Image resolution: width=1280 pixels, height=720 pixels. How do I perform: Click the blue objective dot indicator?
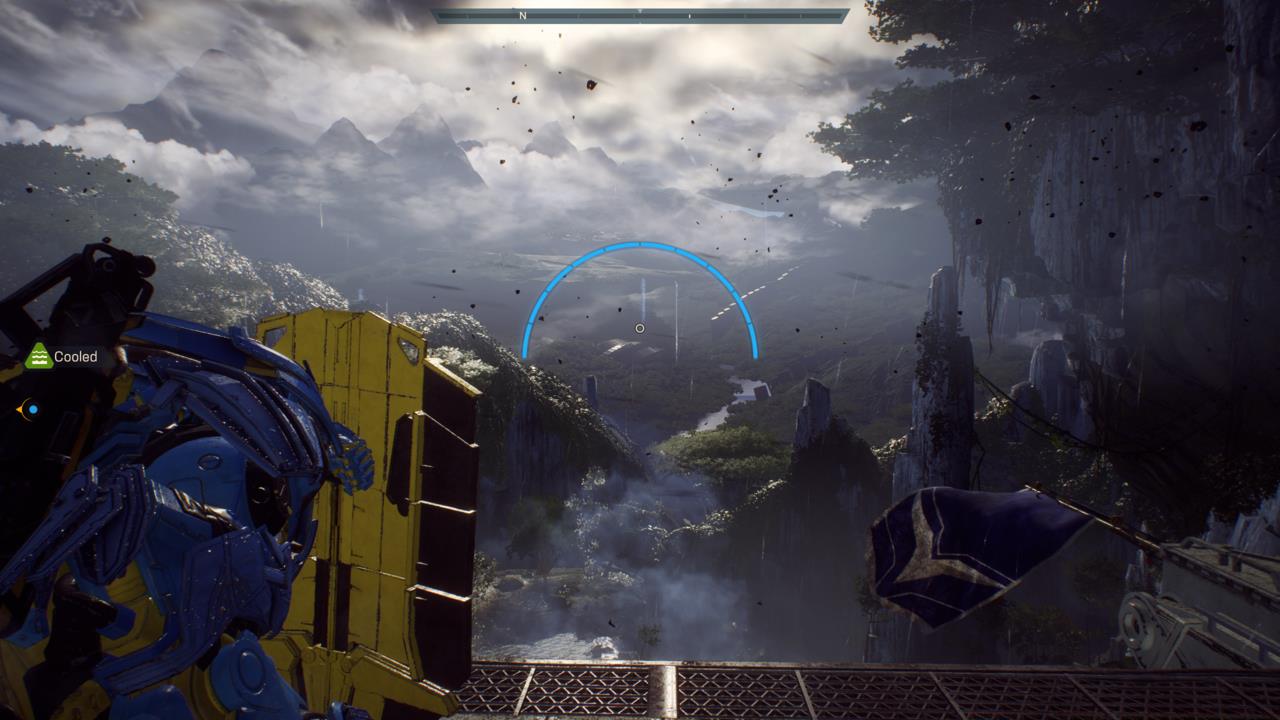point(33,408)
